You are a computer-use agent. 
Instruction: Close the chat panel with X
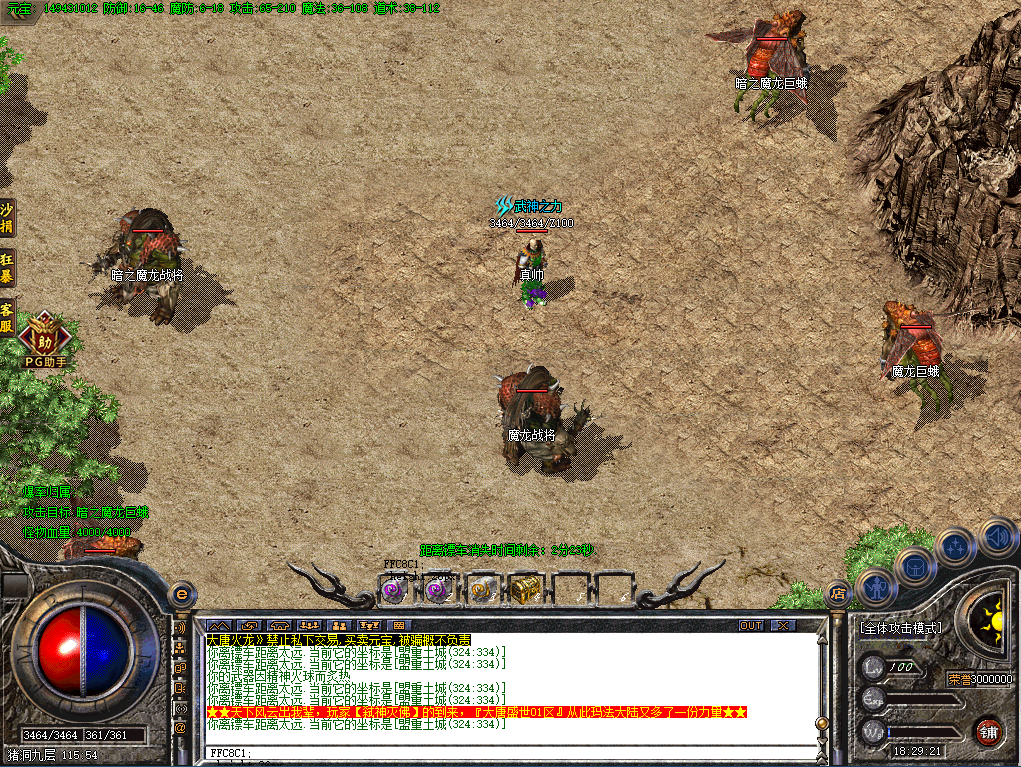coord(782,625)
